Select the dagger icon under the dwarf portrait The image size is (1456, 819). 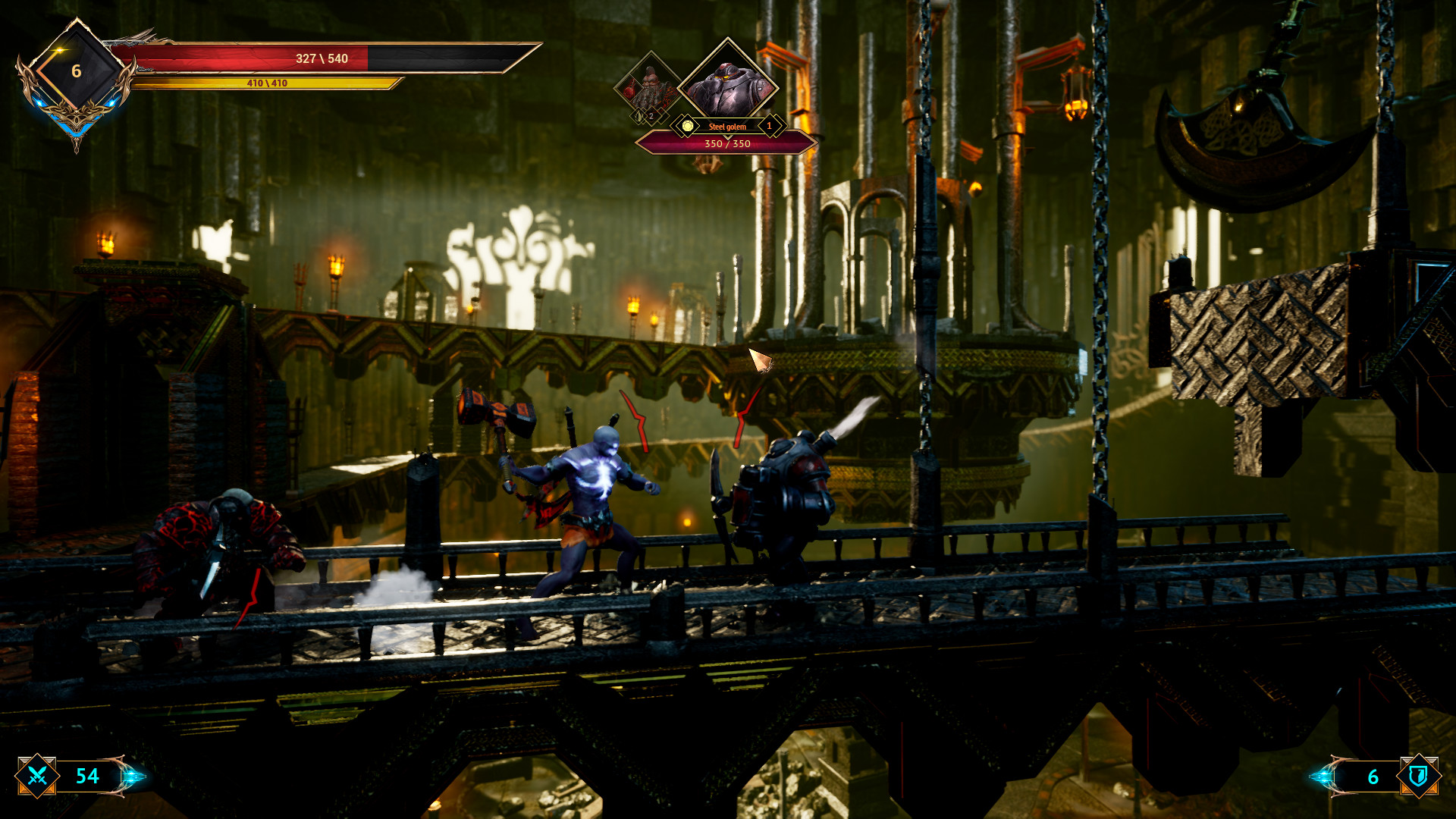(x=638, y=116)
